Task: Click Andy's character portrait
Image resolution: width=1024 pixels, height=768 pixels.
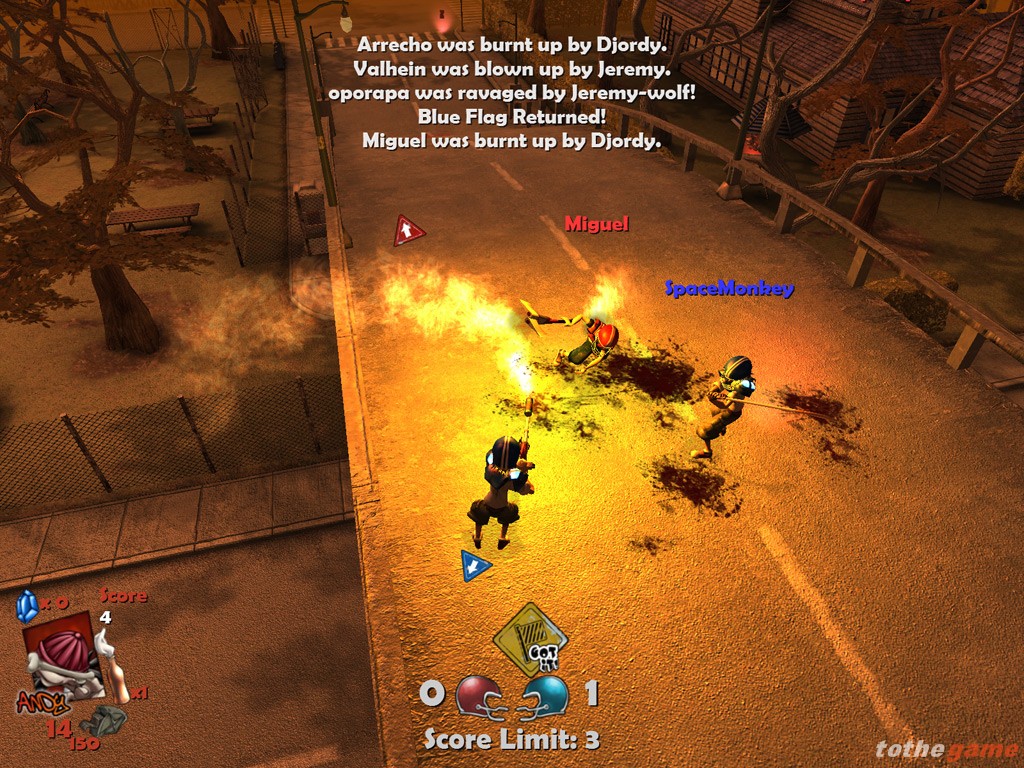Action: pyautogui.click(x=62, y=655)
